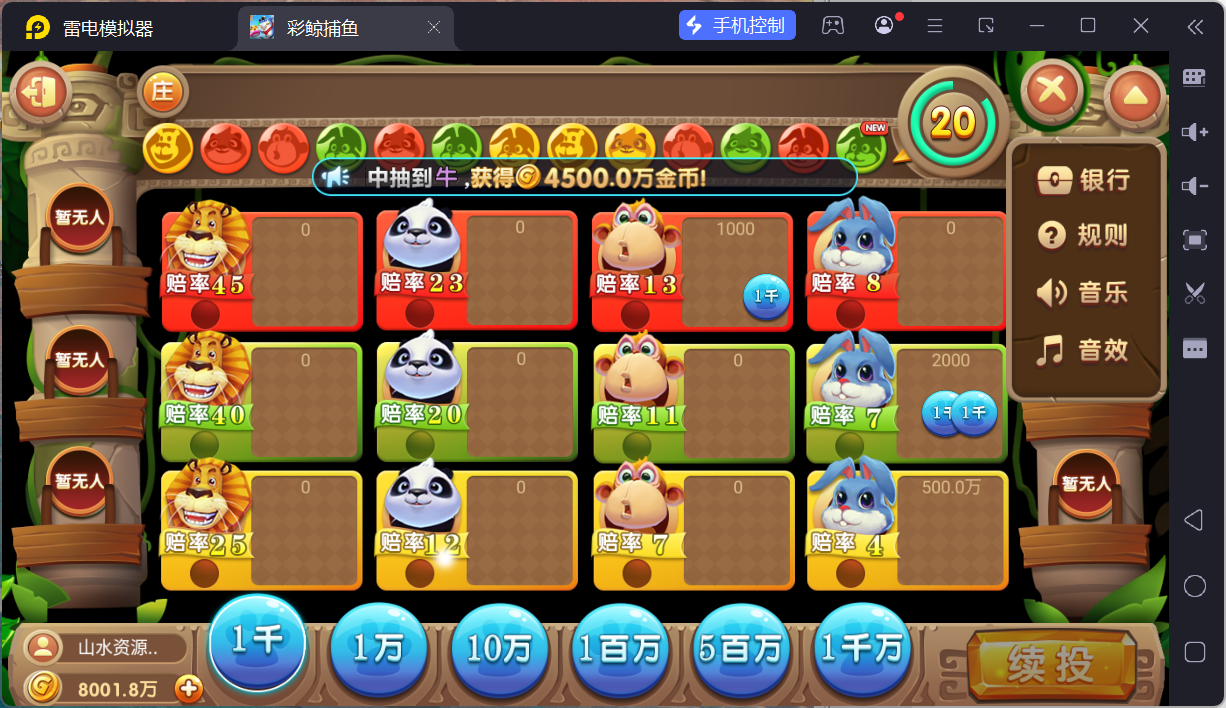Collapse the menu with the up-arrow button

click(x=1135, y=97)
